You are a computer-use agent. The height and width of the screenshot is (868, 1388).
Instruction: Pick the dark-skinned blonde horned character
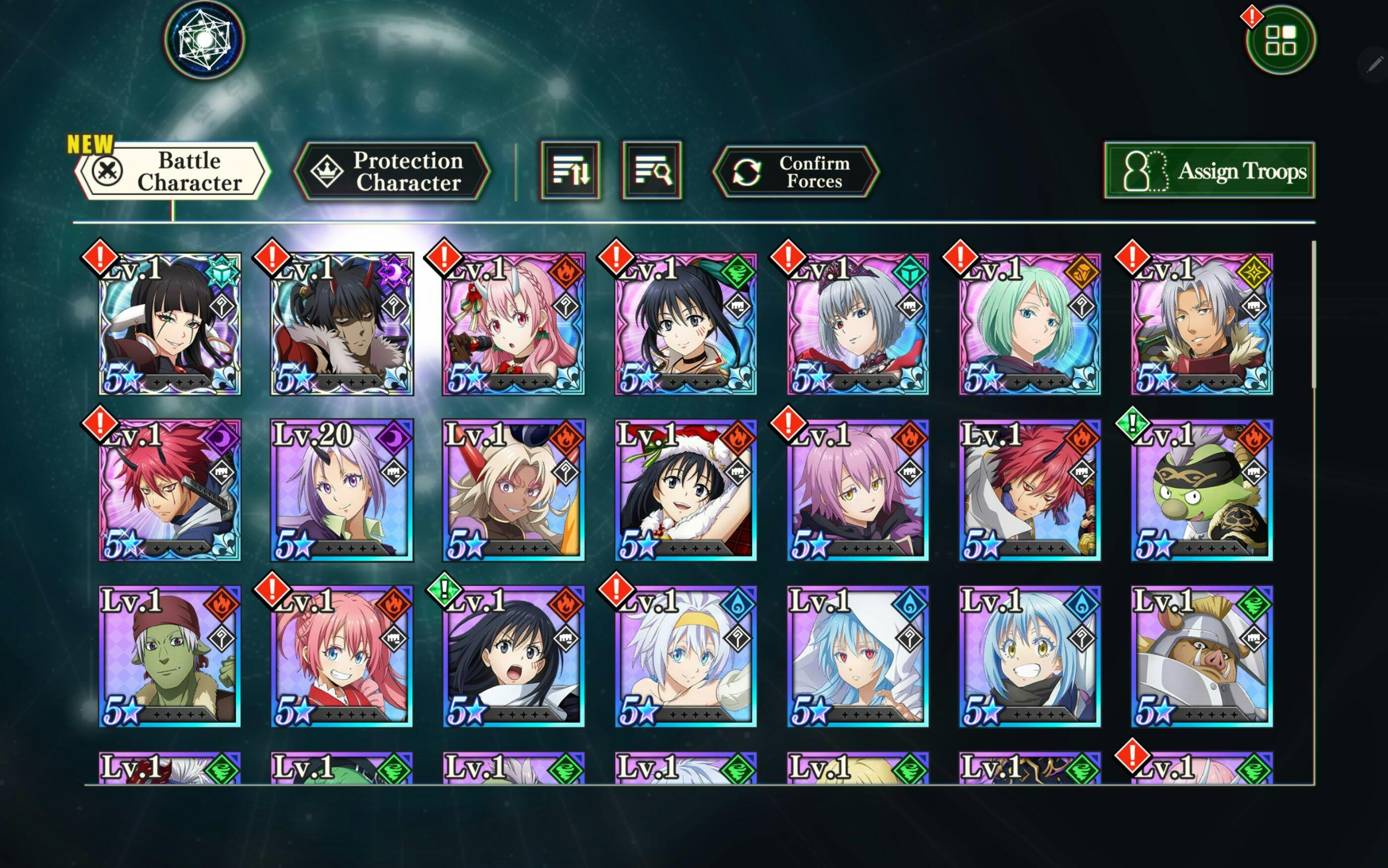[514, 489]
